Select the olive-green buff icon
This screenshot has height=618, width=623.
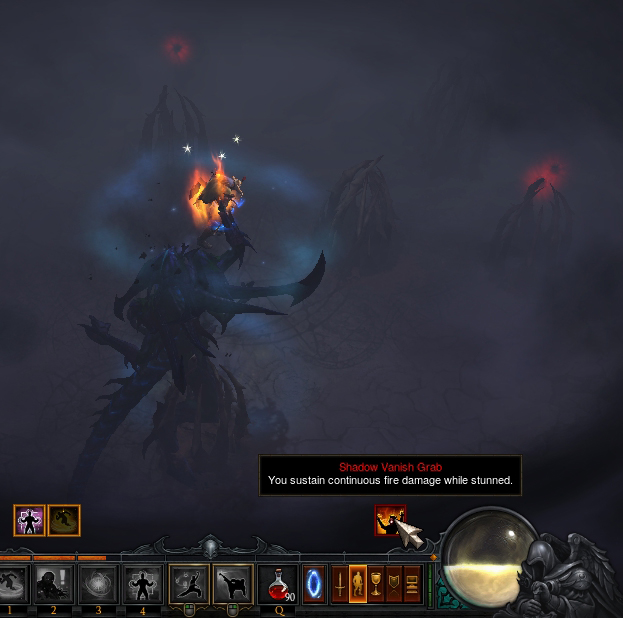click(64, 520)
